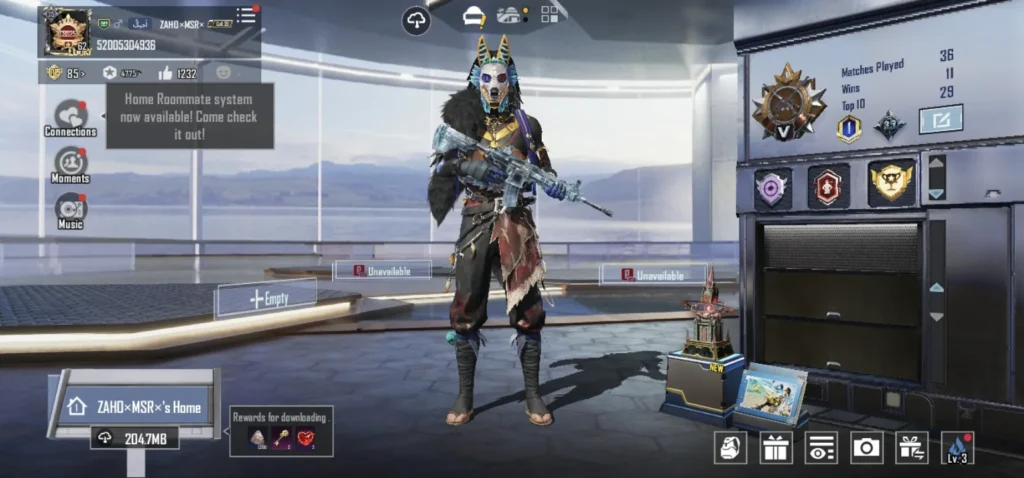The image size is (1024, 478).
Task: Select the Empty roommate slot
Action: (x=267, y=298)
